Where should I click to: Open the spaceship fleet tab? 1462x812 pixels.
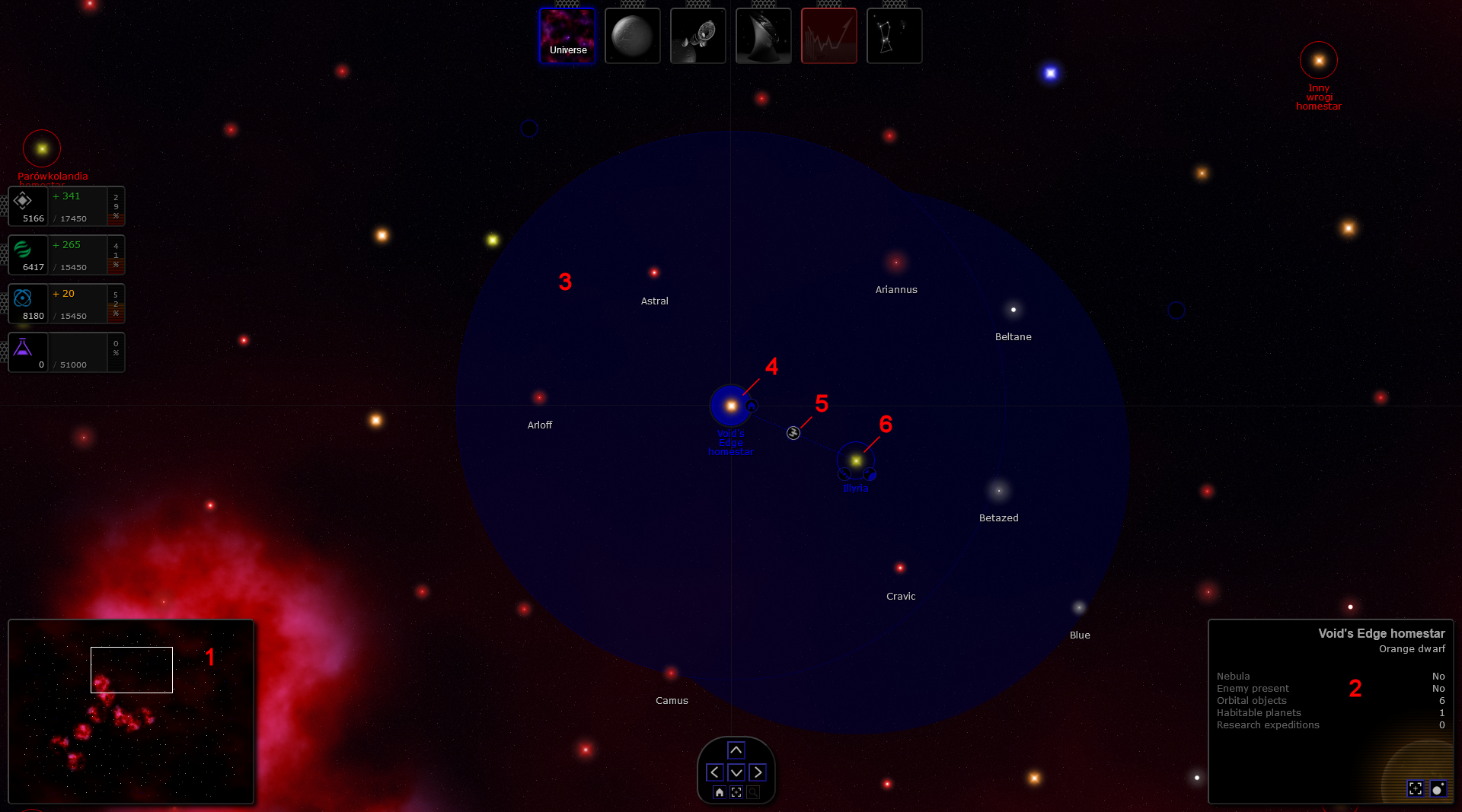pos(697,36)
